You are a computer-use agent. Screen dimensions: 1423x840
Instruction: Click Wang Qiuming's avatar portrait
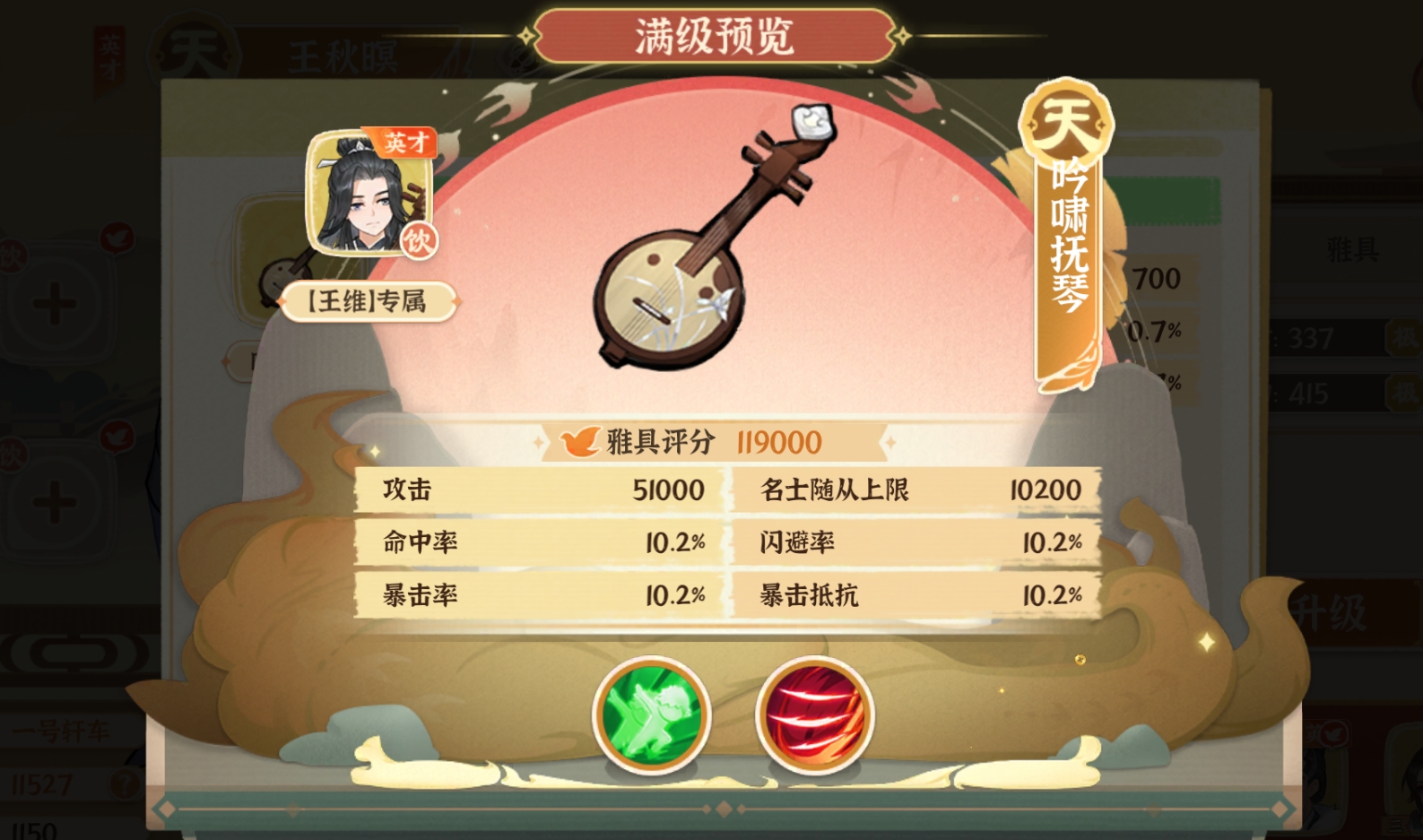(x=366, y=193)
